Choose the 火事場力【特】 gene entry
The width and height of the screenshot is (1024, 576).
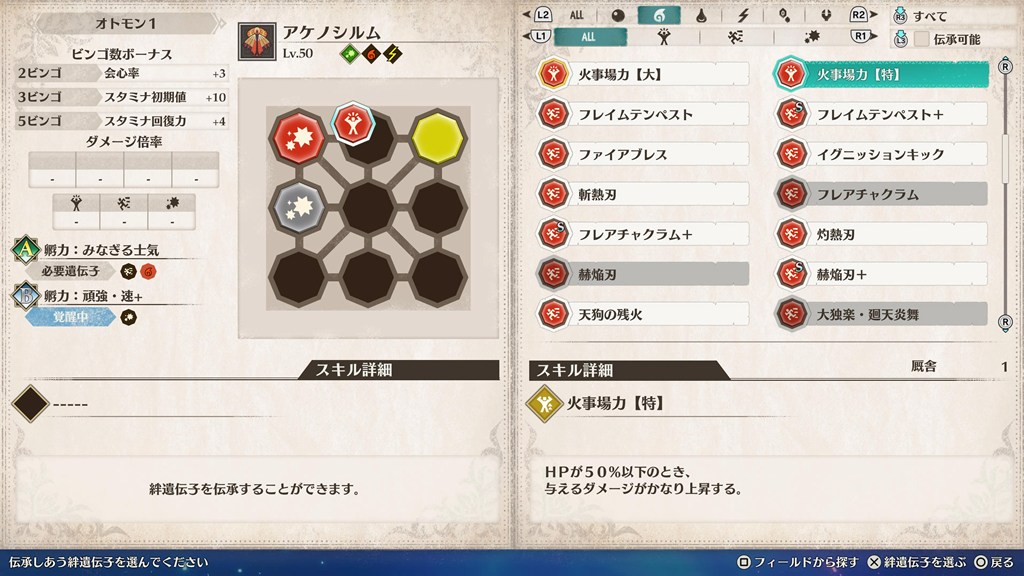click(x=881, y=74)
